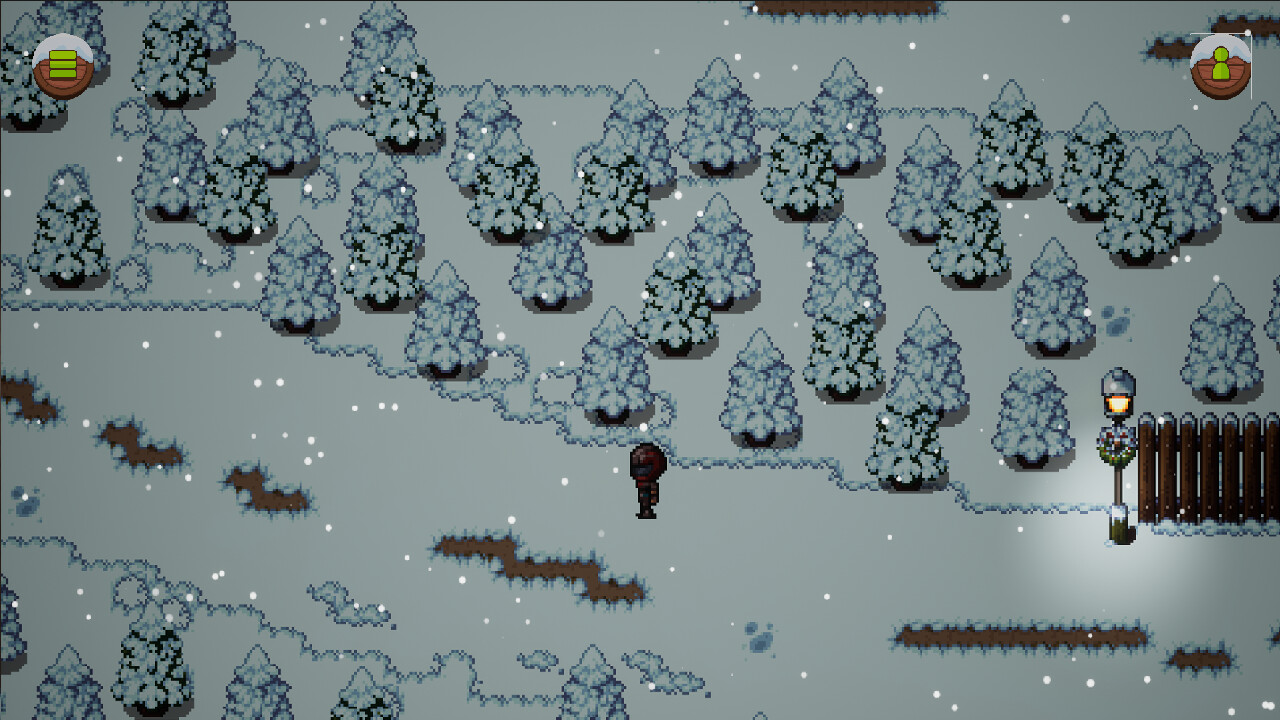Click the glowing street lamp
Image resolution: width=1280 pixels, height=720 pixels.
tap(1118, 398)
